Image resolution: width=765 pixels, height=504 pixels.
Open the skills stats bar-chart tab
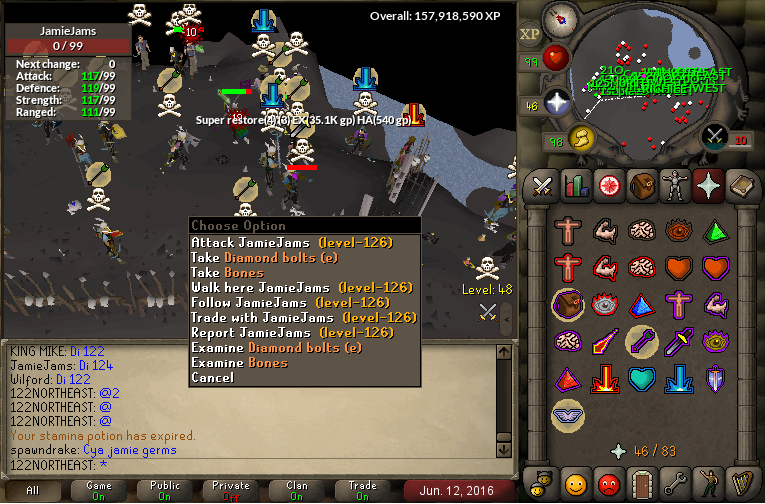pyautogui.click(x=575, y=185)
